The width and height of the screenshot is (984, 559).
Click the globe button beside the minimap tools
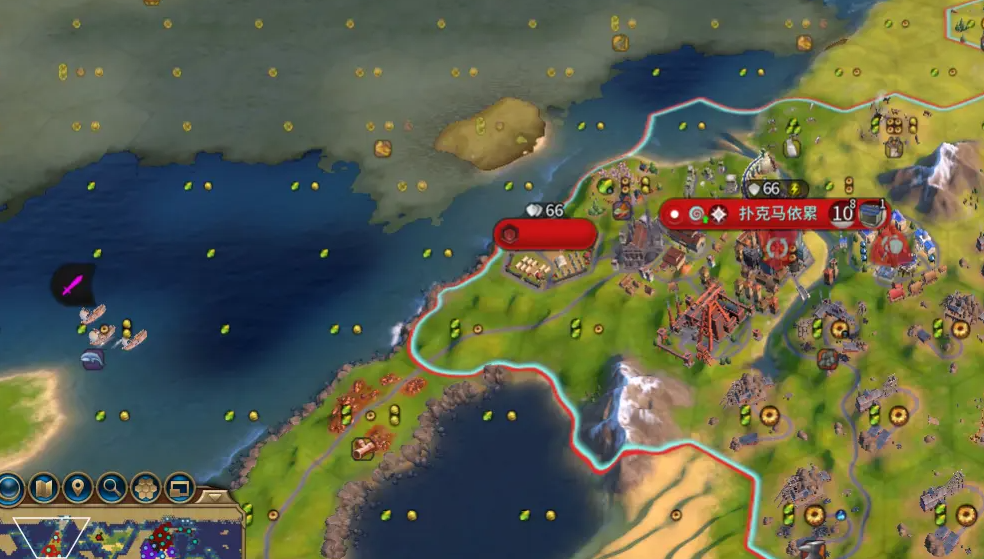tap(10, 489)
